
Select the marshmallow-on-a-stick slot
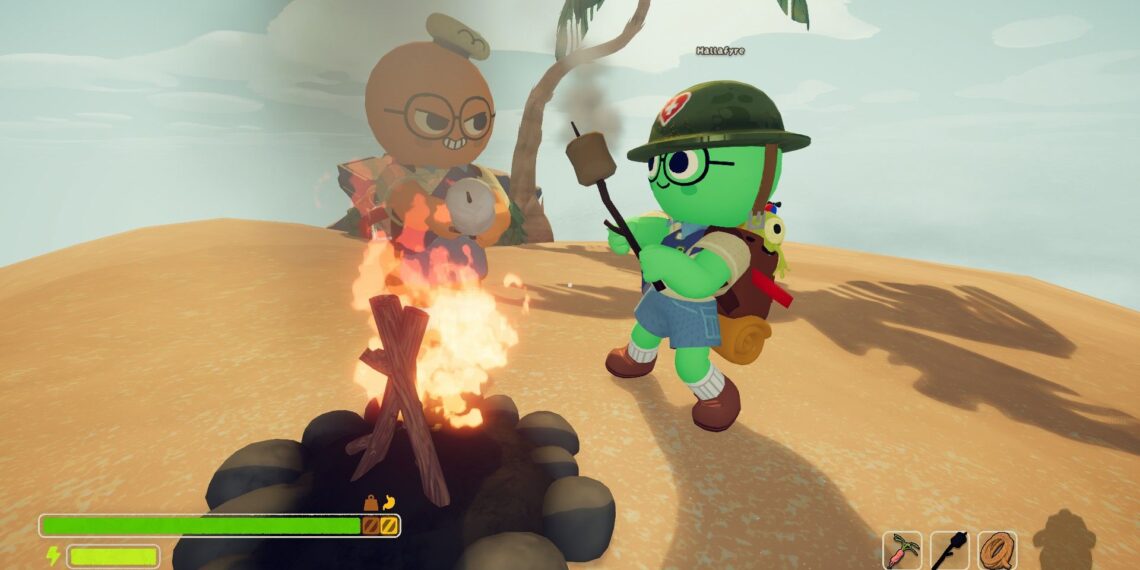coord(950,550)
